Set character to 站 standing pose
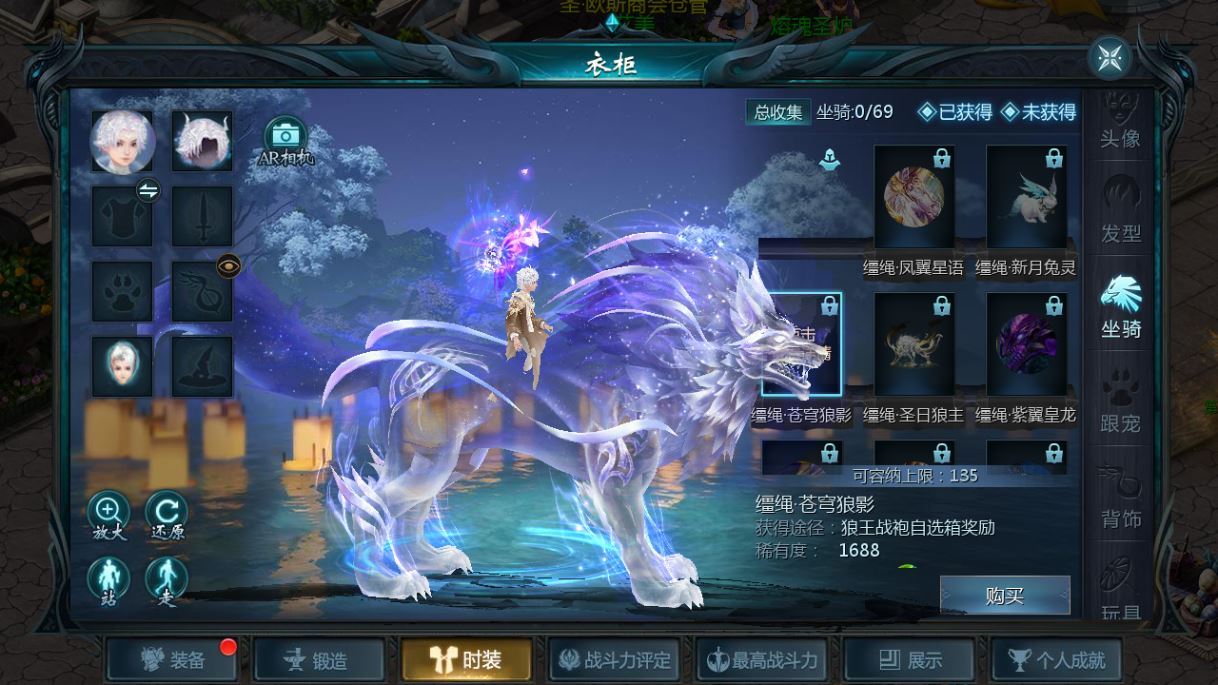 point(108,581)
